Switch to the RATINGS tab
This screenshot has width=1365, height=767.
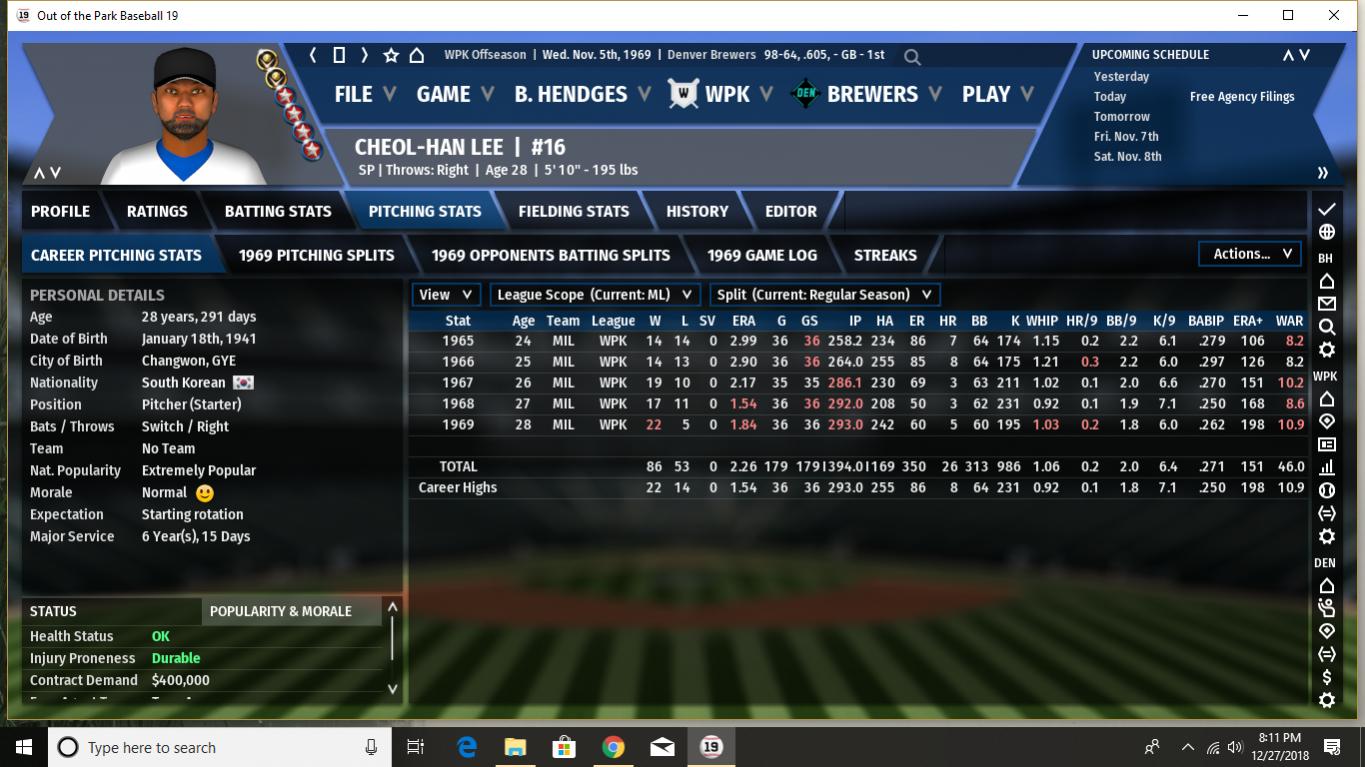pos(157,211)
